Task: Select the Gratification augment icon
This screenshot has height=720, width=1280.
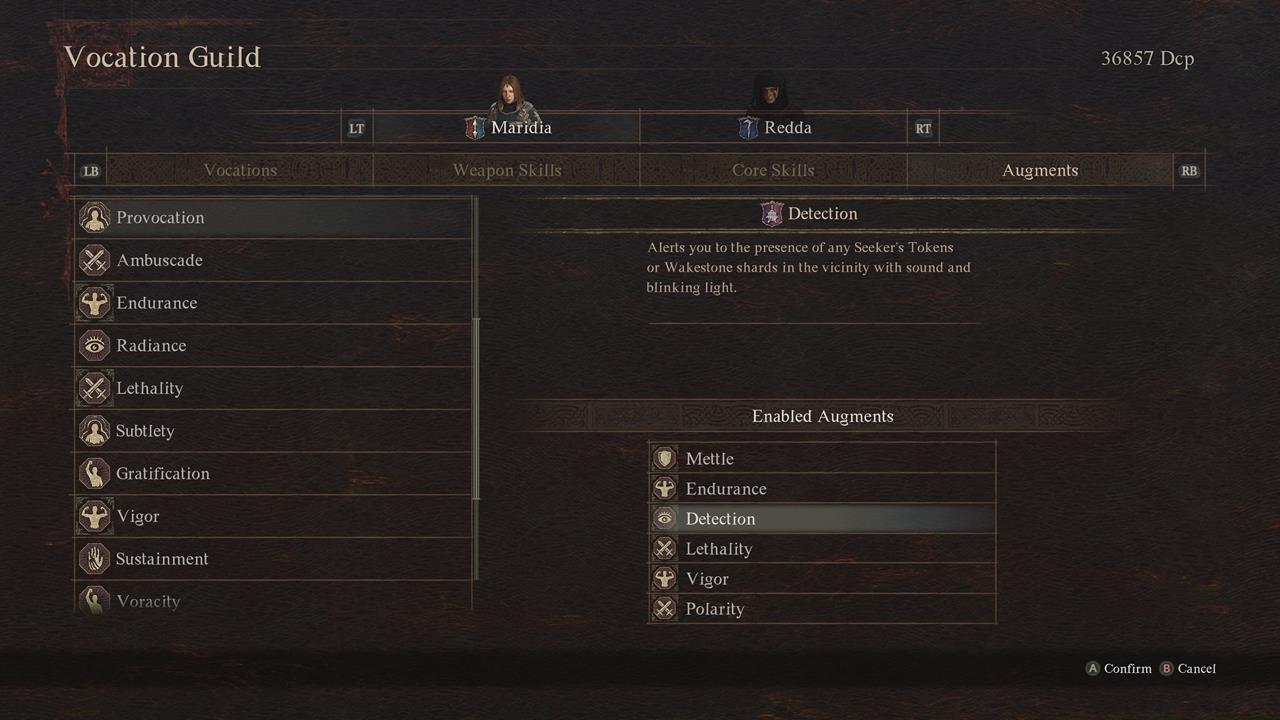Action: pyautogui.click(x=94, y=473)
